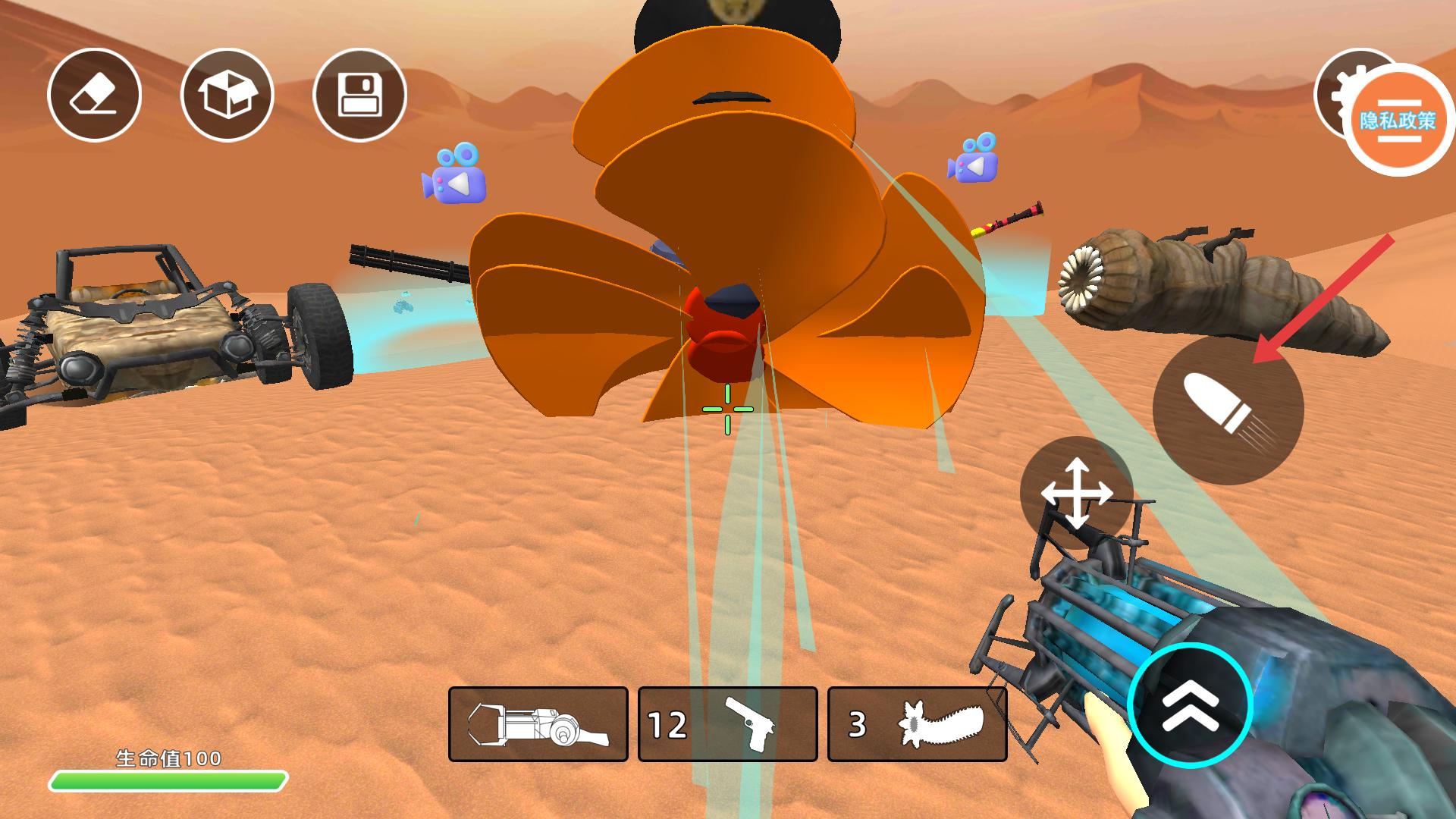This screenshot has height=819, width=1456.
Task: Switch to the pistol weapon slot
Action: pos(728,724)
